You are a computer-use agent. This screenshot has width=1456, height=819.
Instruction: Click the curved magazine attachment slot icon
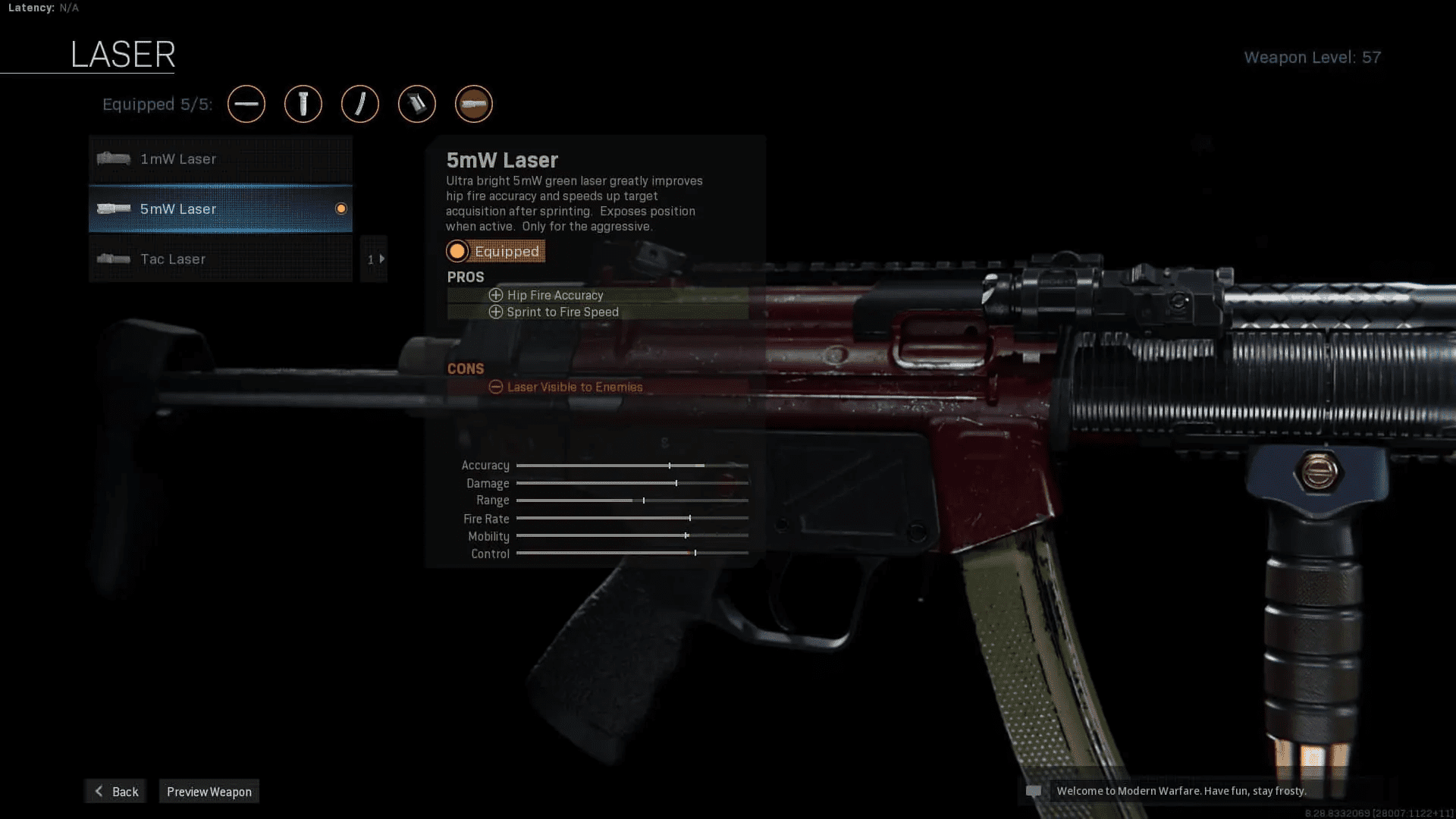pyautogui.click(x=360, y=104)
